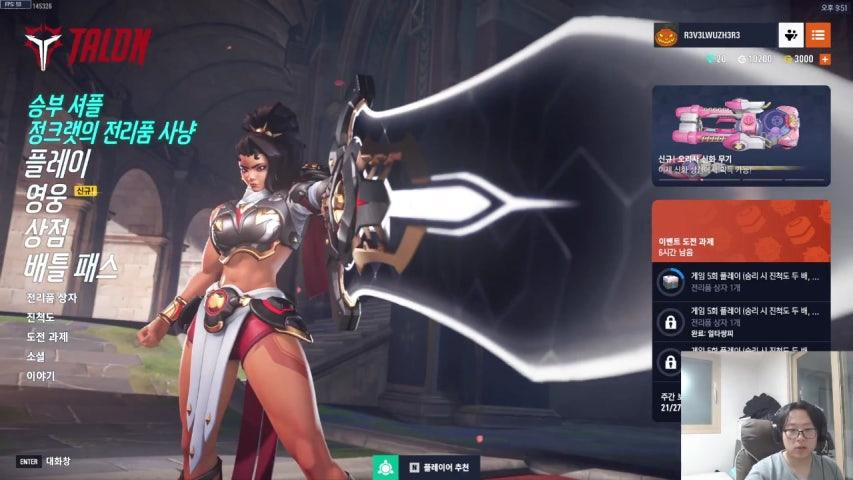Image resolution: width=853 pixels, height=480 pixels.
Task: Go to the 상점 (Shop)
Action: [46, 232]
